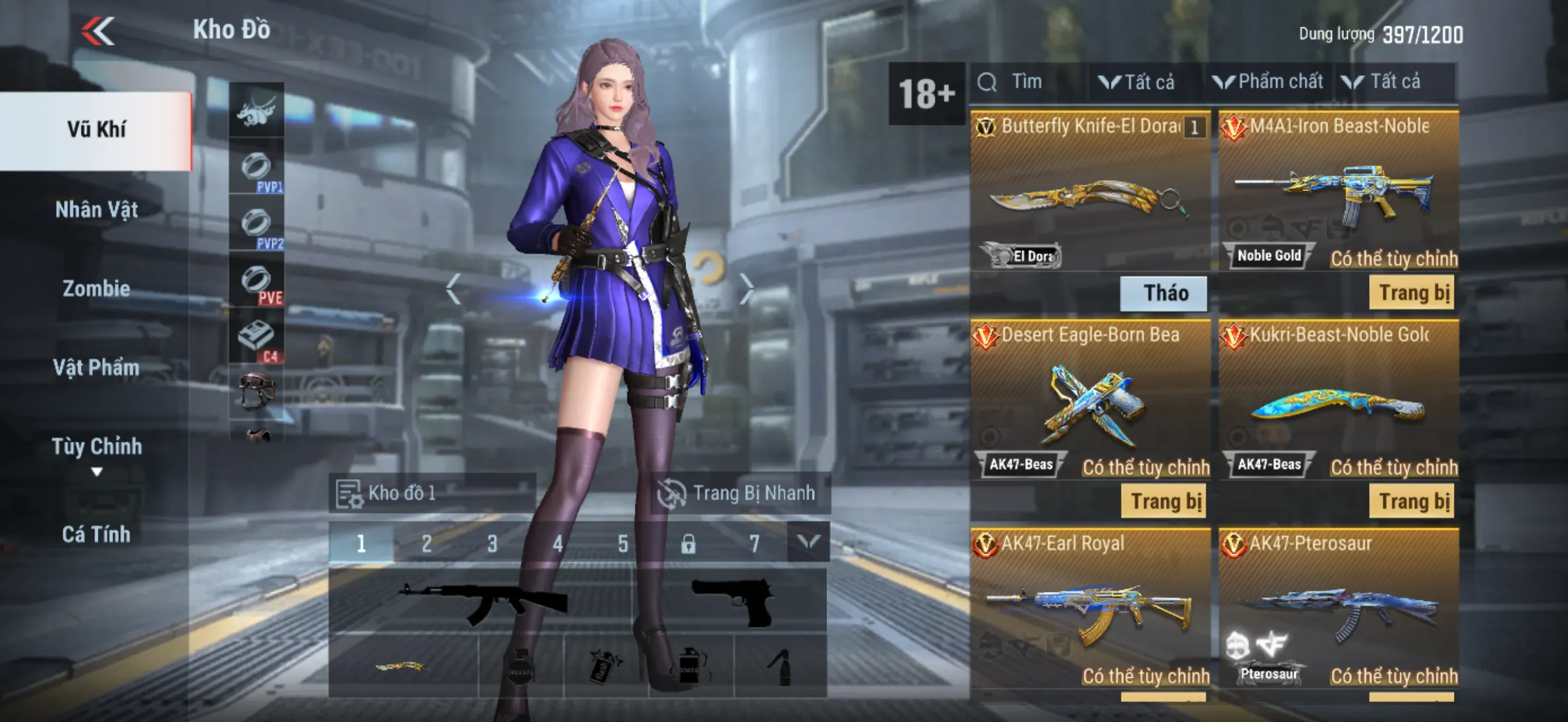Select the C4 equipment slot
The image size is (1568, 722).
click(x=256, y=340)
